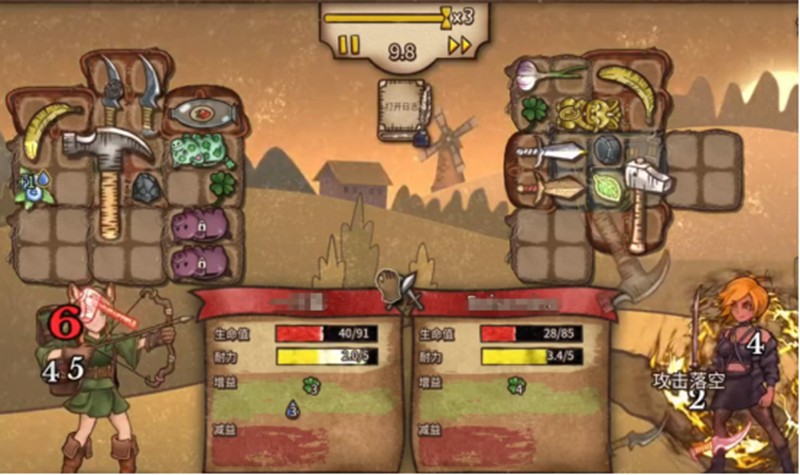Pause the battle
Viewport: 800px width, 475px height.
(348, 45)
